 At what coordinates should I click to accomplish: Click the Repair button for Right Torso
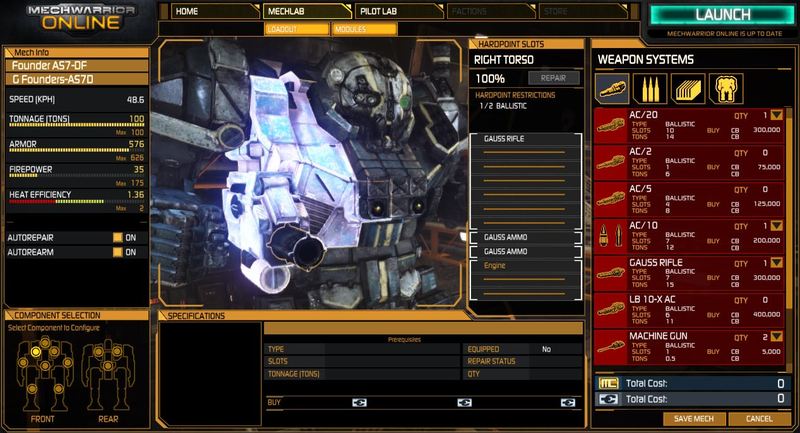coord(552,76)
